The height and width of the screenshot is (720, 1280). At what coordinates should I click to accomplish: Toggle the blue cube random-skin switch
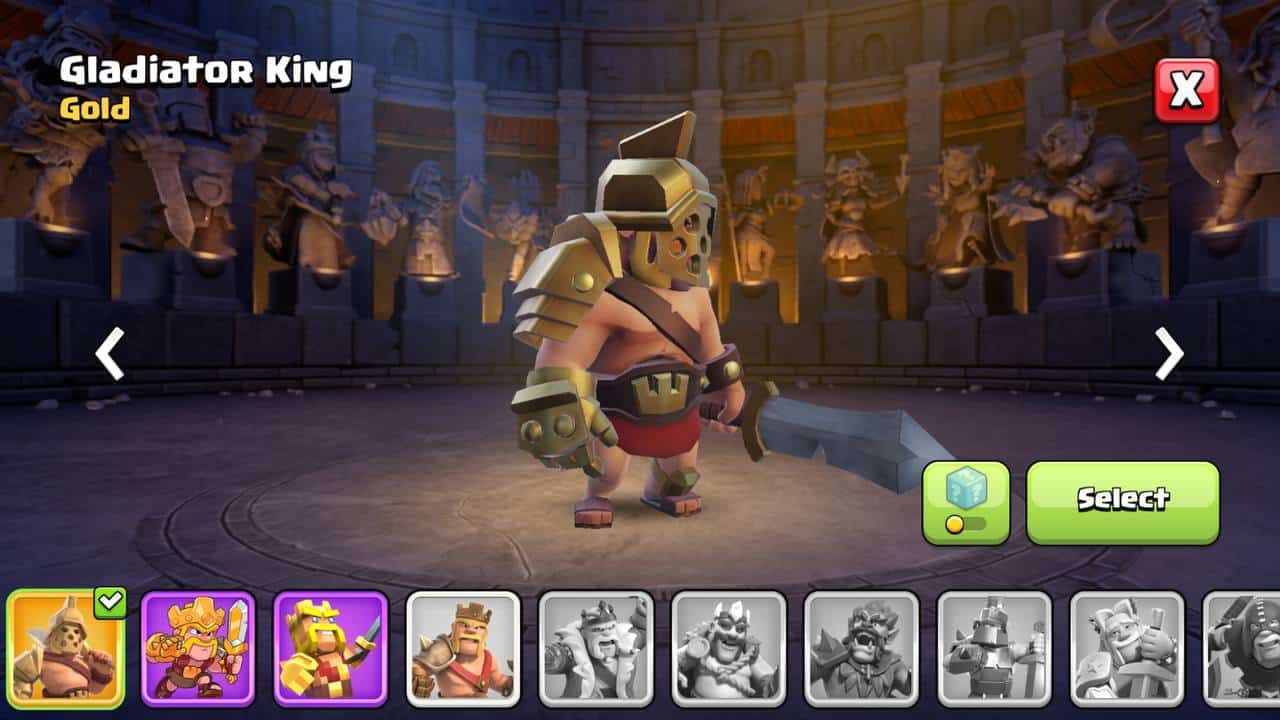pos(965,502)
